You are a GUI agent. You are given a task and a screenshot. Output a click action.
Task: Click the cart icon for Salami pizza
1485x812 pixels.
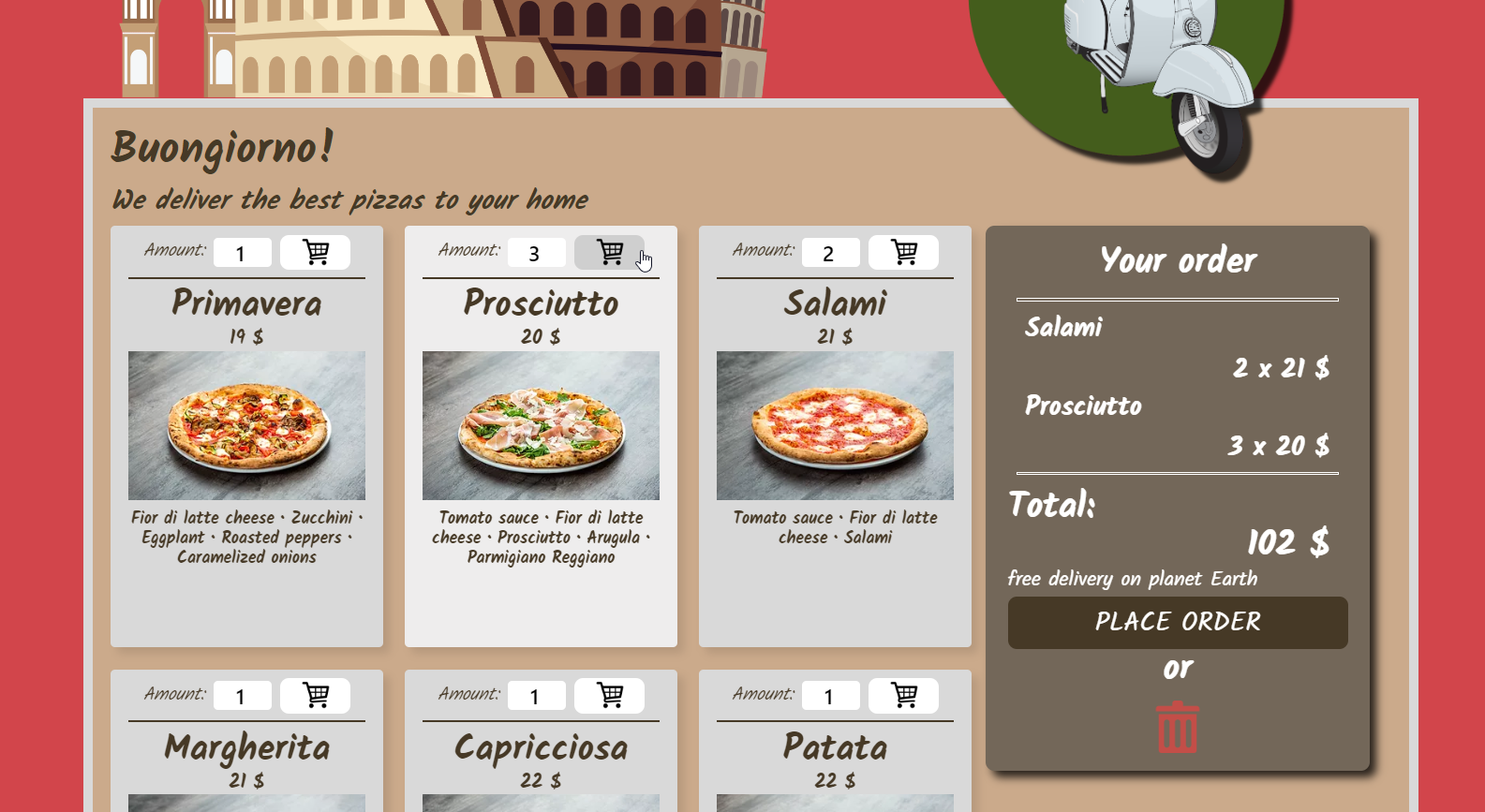tap(902, 252)
